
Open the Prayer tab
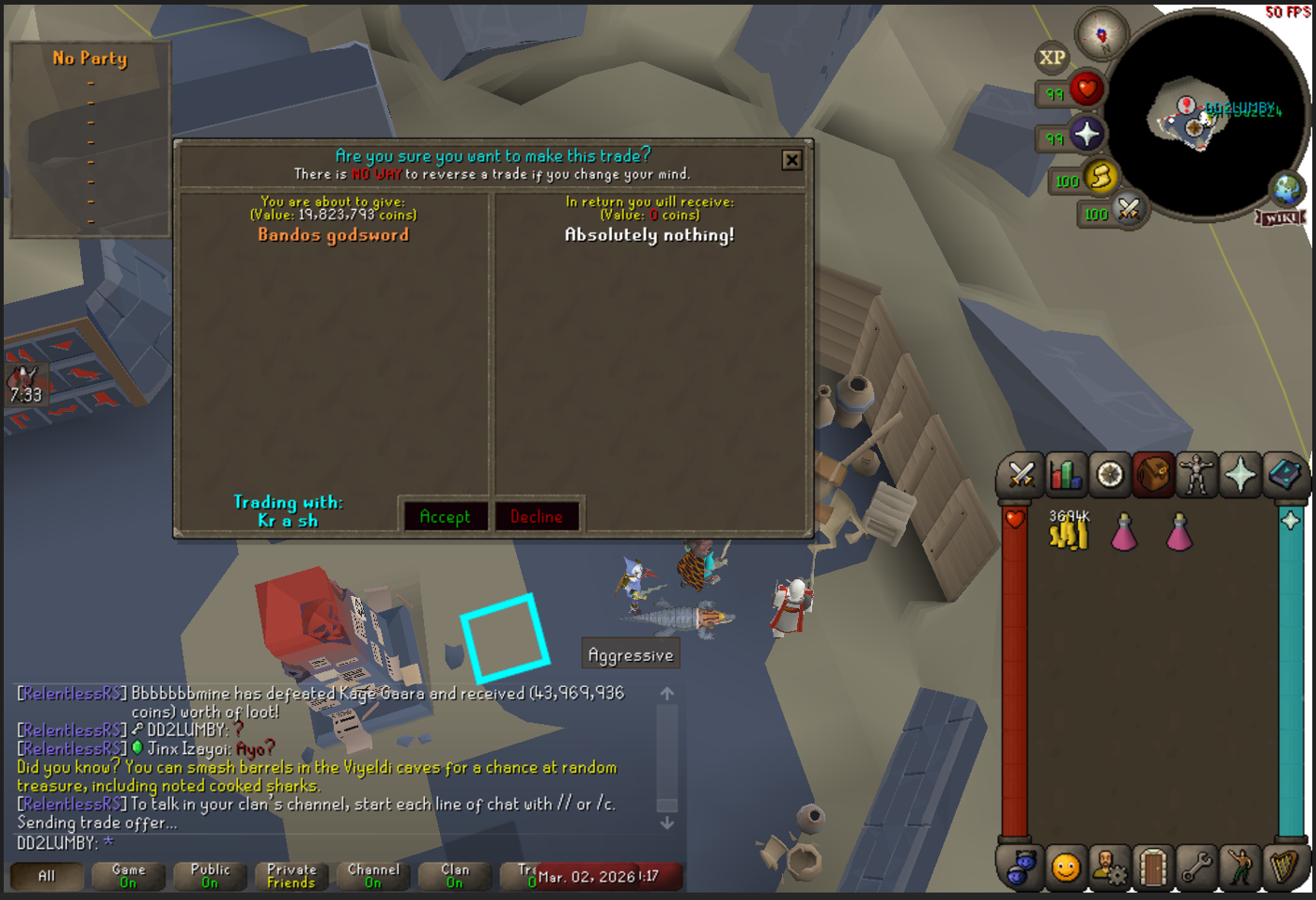click(1241, 475)
